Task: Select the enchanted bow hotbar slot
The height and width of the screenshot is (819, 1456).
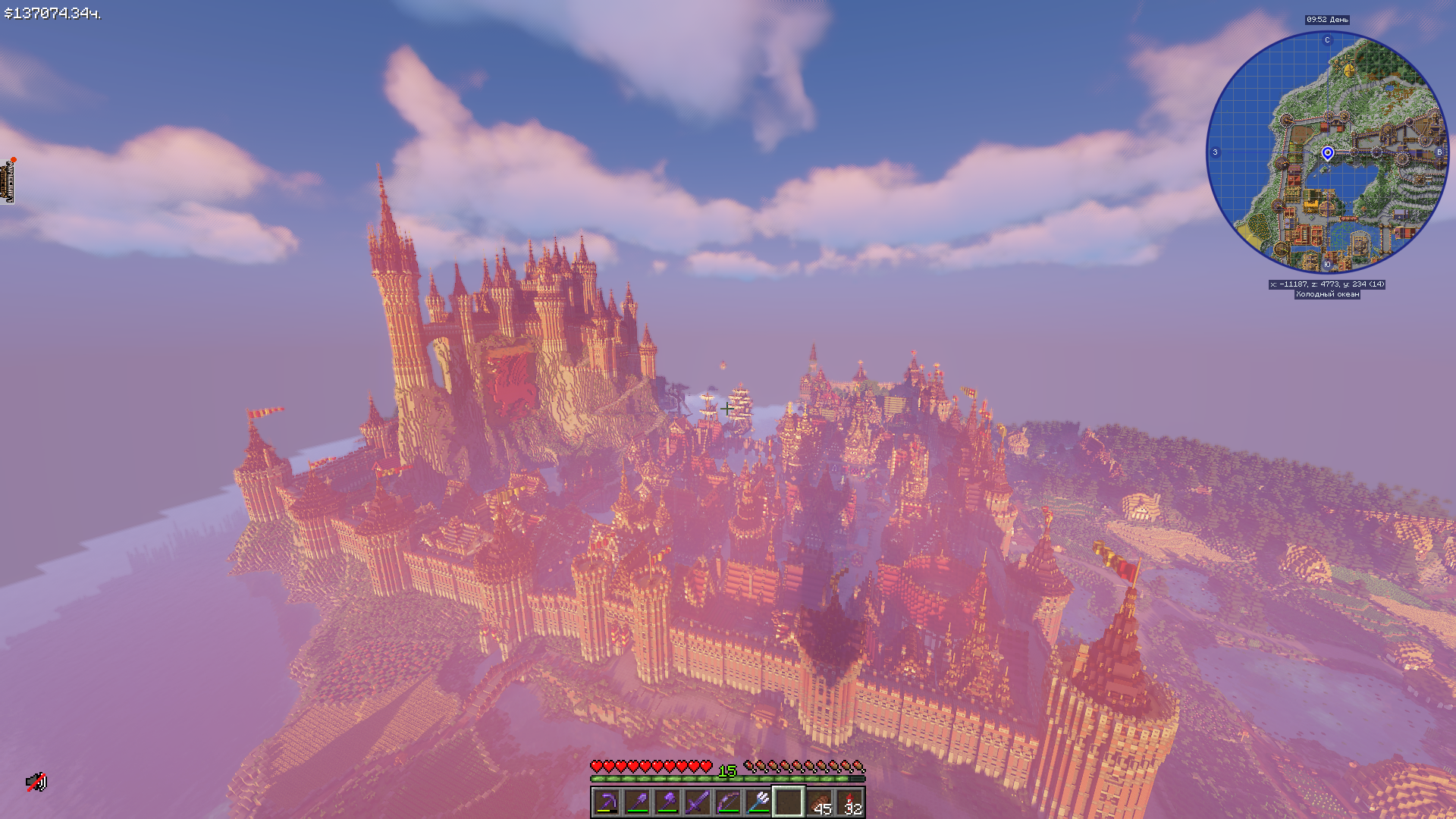Action: tap(728, 802)
